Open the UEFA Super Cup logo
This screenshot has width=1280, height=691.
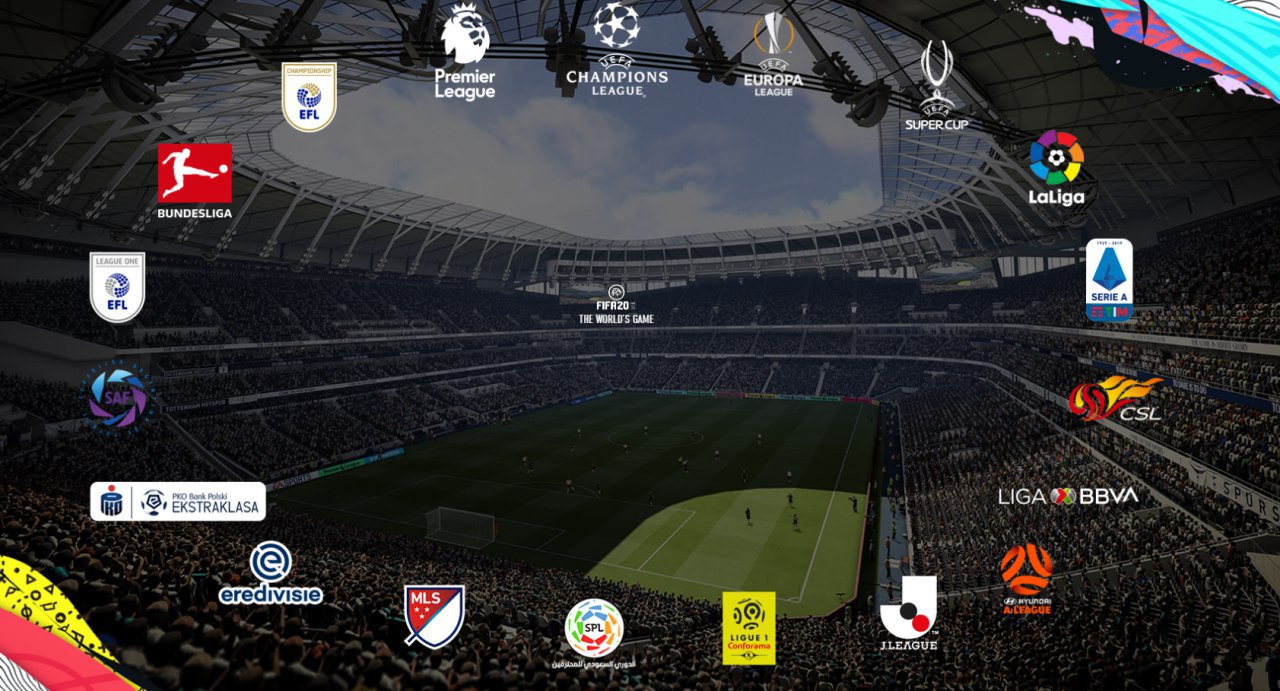(x=937, y=86)
